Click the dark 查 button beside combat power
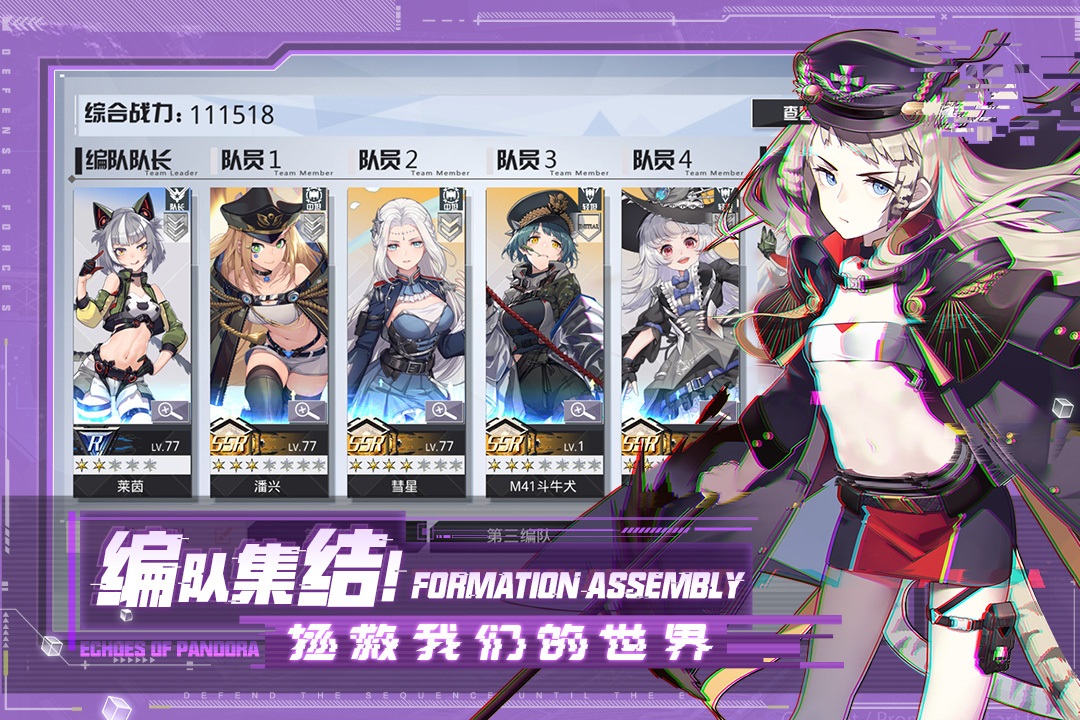The width and height of the screenshot is (1080, 720). 783,113
